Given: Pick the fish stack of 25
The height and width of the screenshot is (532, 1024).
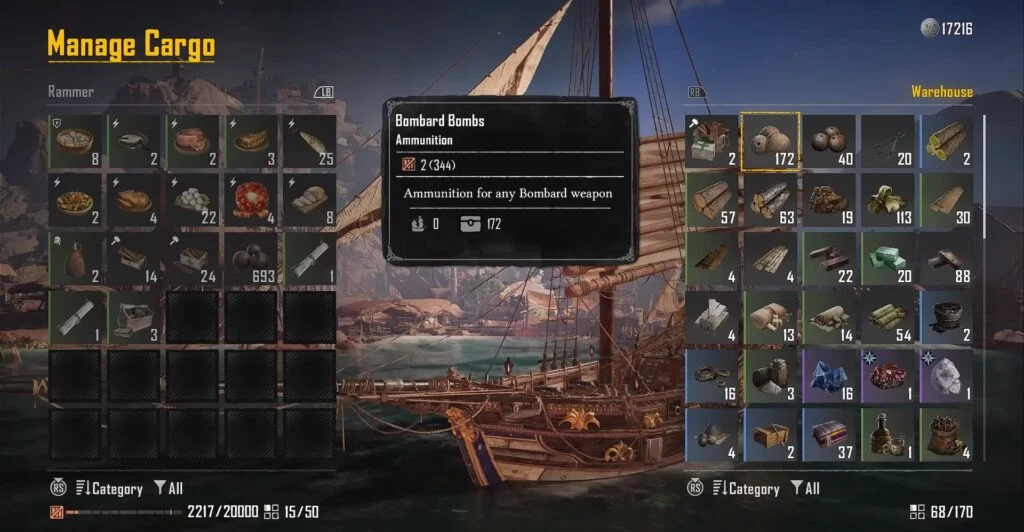Looking at the screenshot, I should (309, 141).
